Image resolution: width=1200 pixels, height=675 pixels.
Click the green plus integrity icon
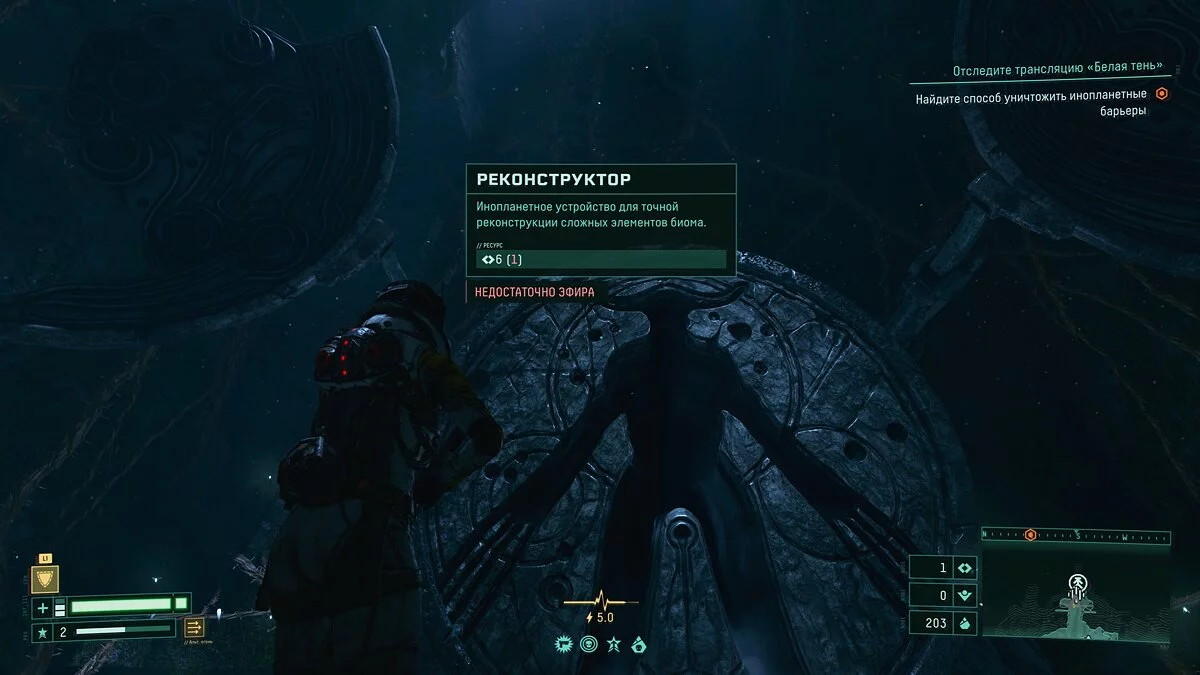pos(43,607)
